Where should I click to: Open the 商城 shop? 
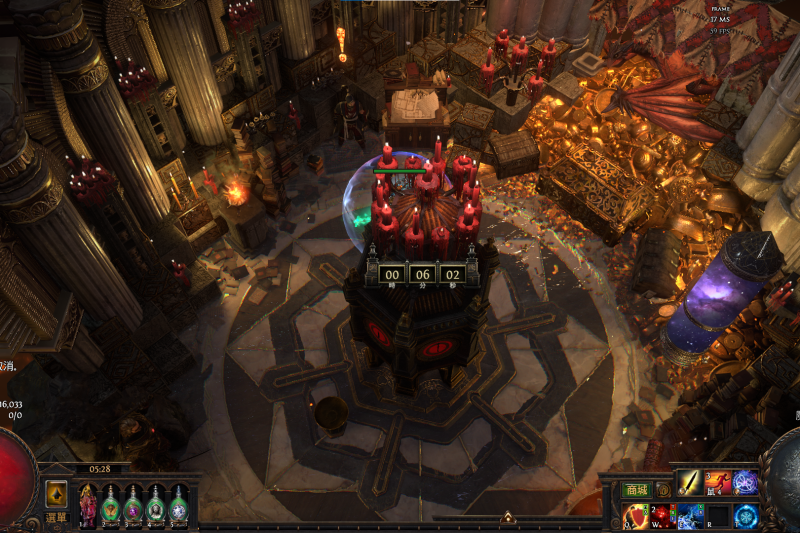636,490
